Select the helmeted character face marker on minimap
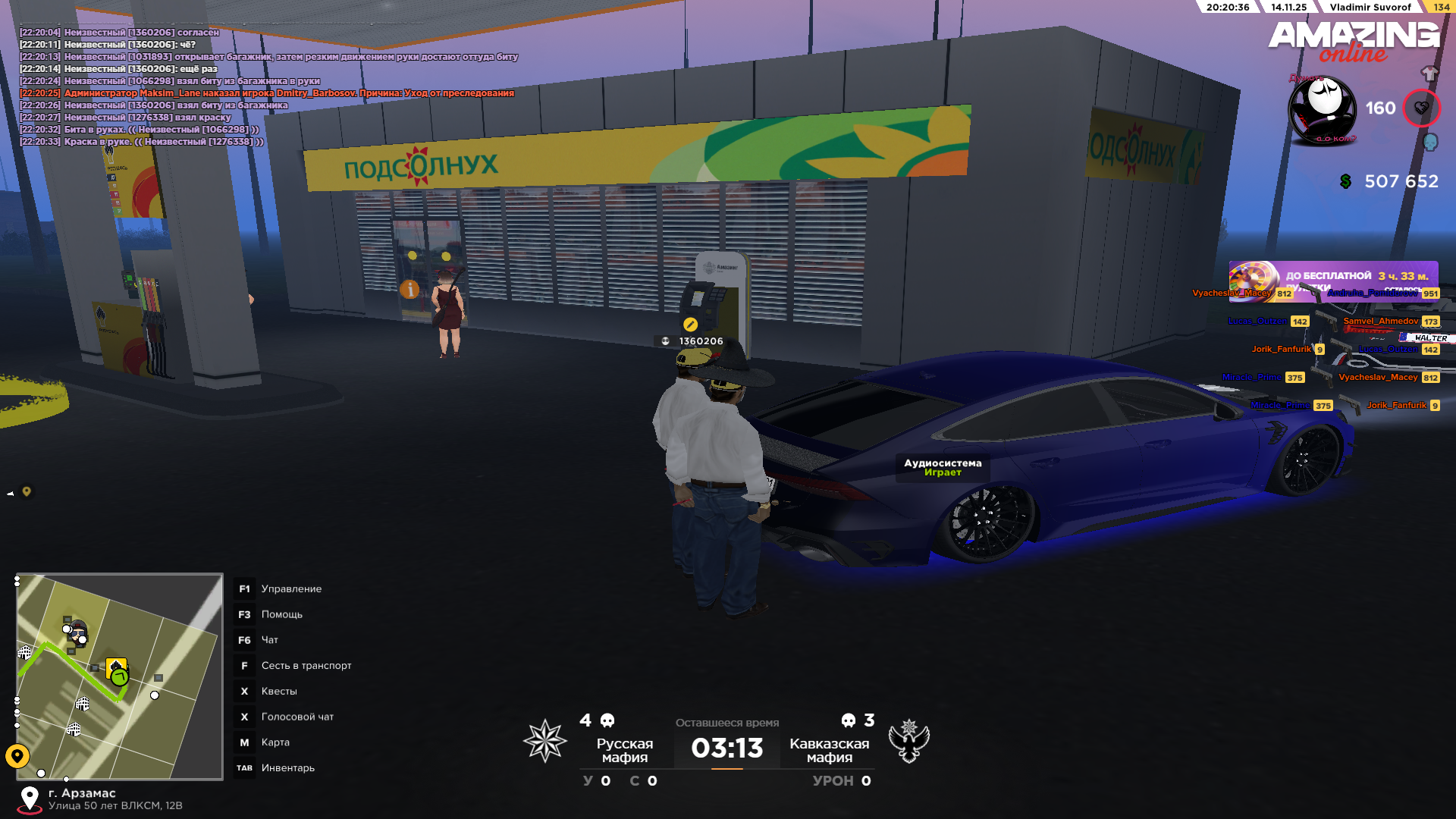The width and height of the screenshot is (1456, 819). click(78, 630)
